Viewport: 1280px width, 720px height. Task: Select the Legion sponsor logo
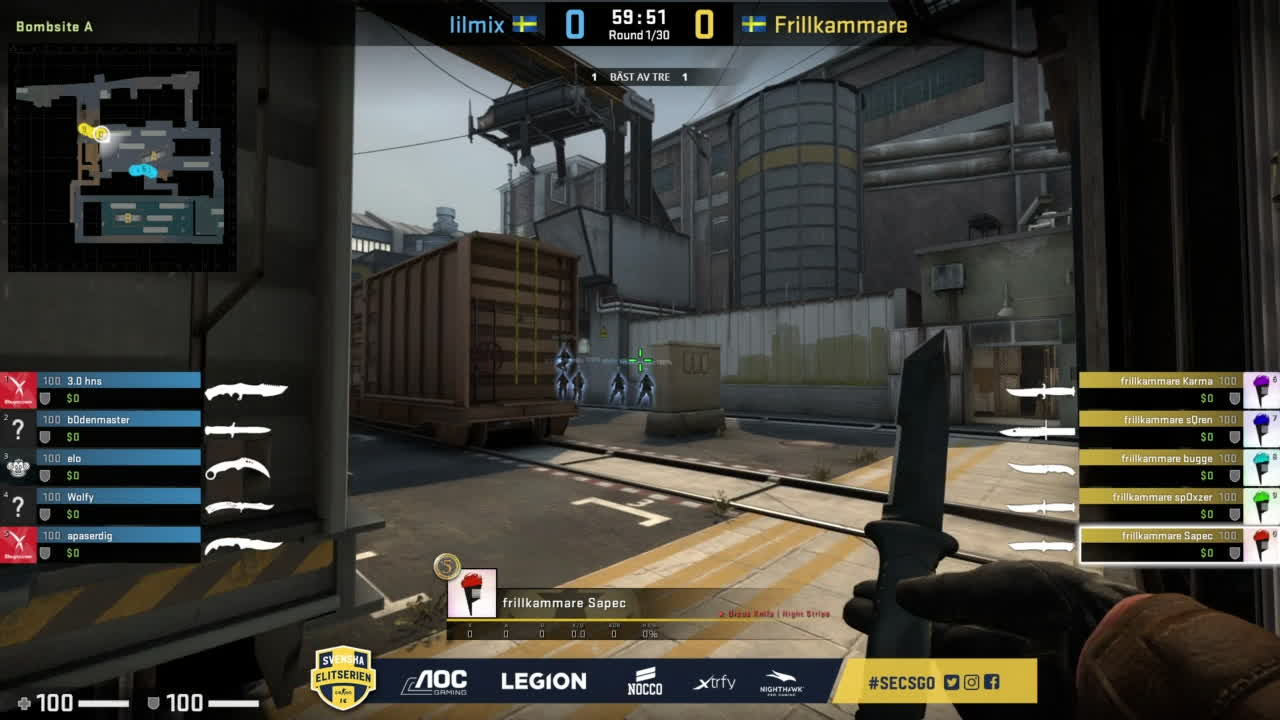(543, 682)
